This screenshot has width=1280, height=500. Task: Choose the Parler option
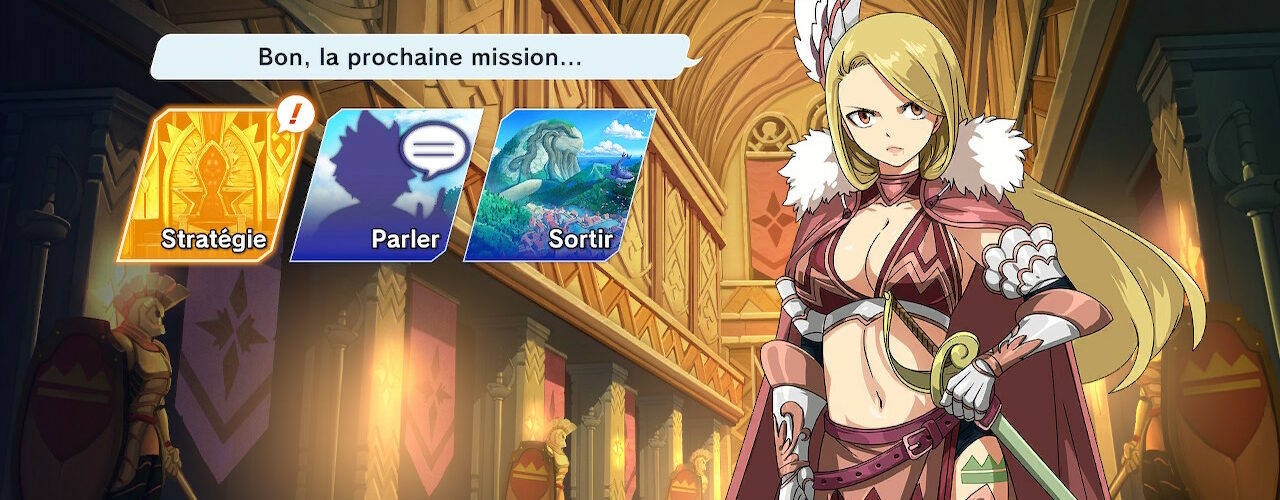coord(386,186)
